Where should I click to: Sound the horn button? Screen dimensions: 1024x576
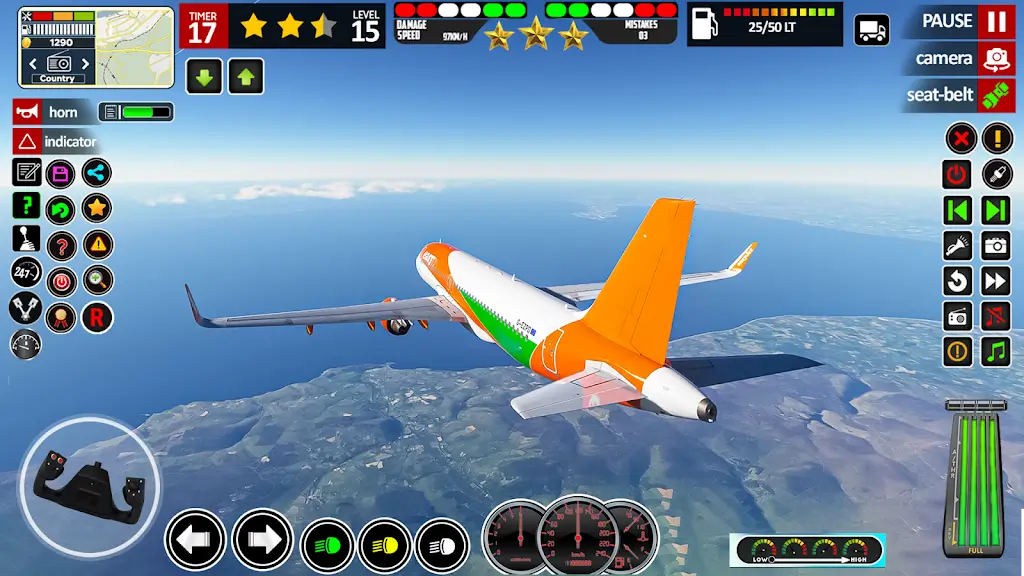pos(53,112)
